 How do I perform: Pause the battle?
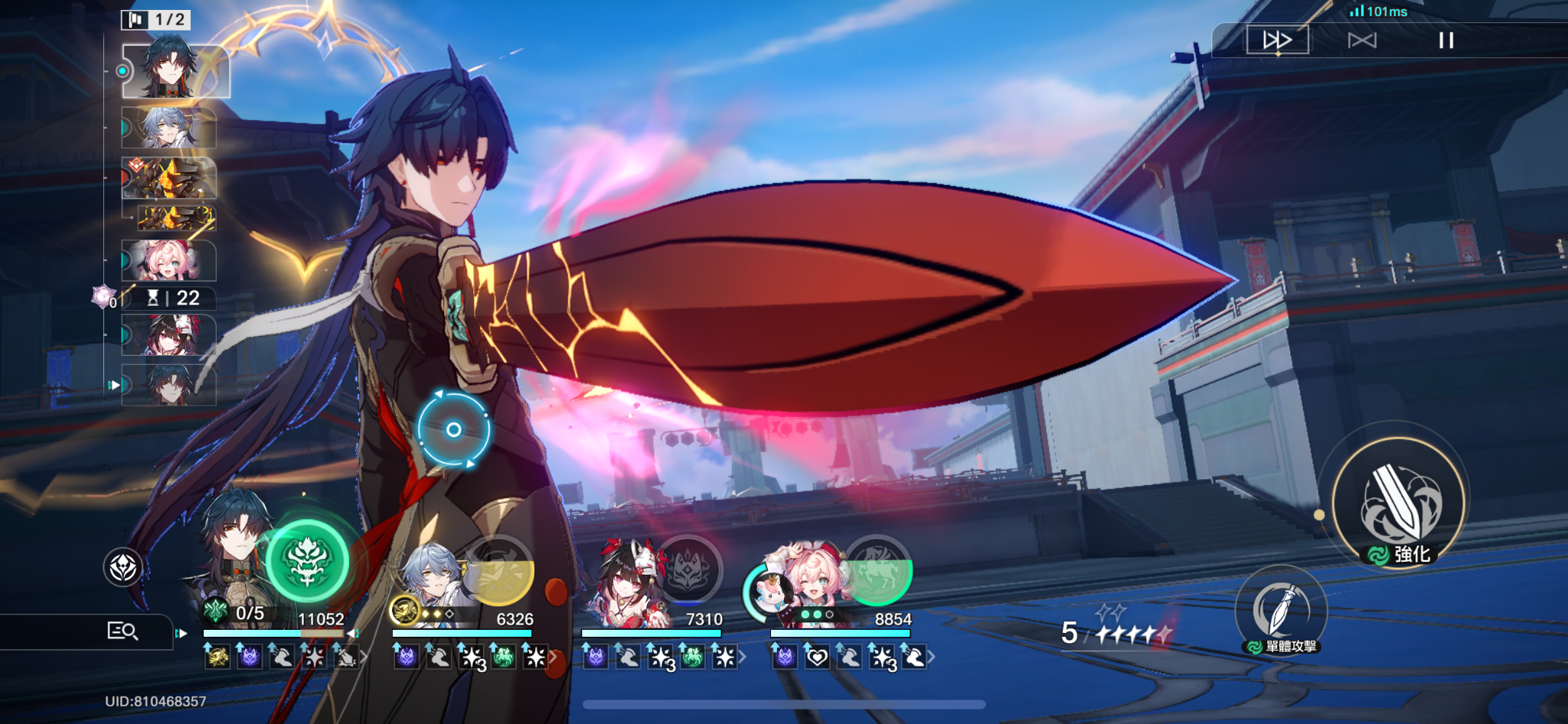[1445, 40]
